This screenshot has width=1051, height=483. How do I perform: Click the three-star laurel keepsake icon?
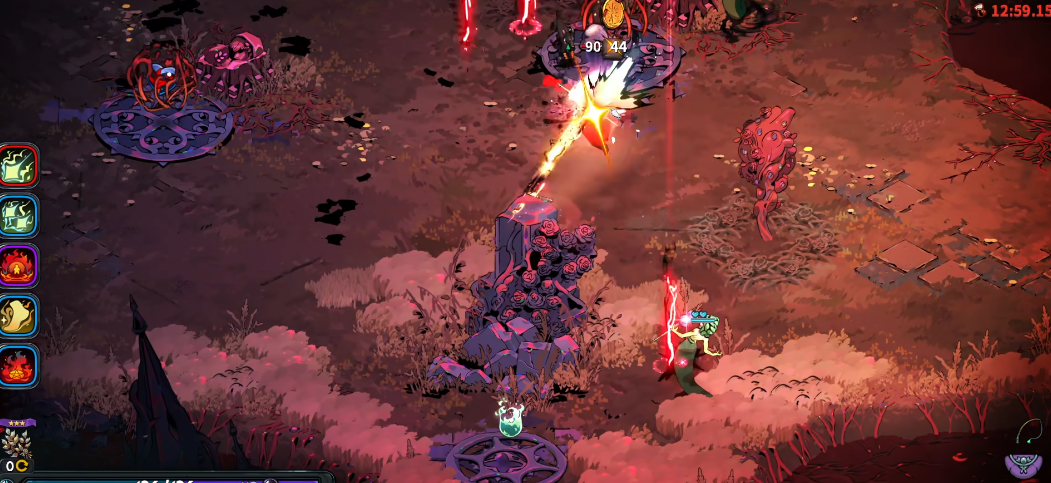click(17, 441)
